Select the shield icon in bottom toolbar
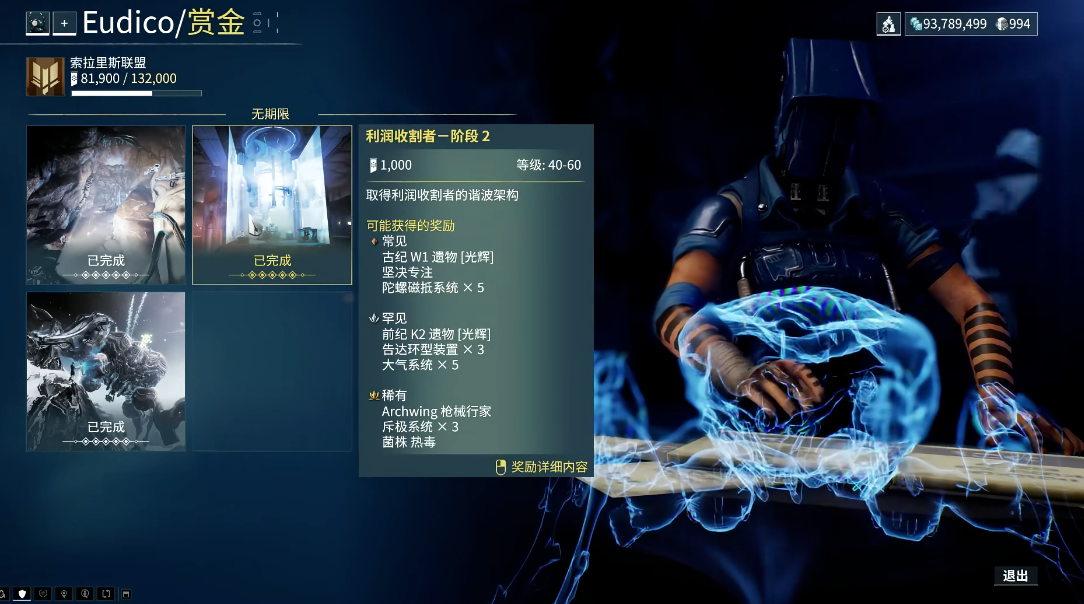Image resolution: width=1084 pixels, height=604 pixels. tap(22, 594)
